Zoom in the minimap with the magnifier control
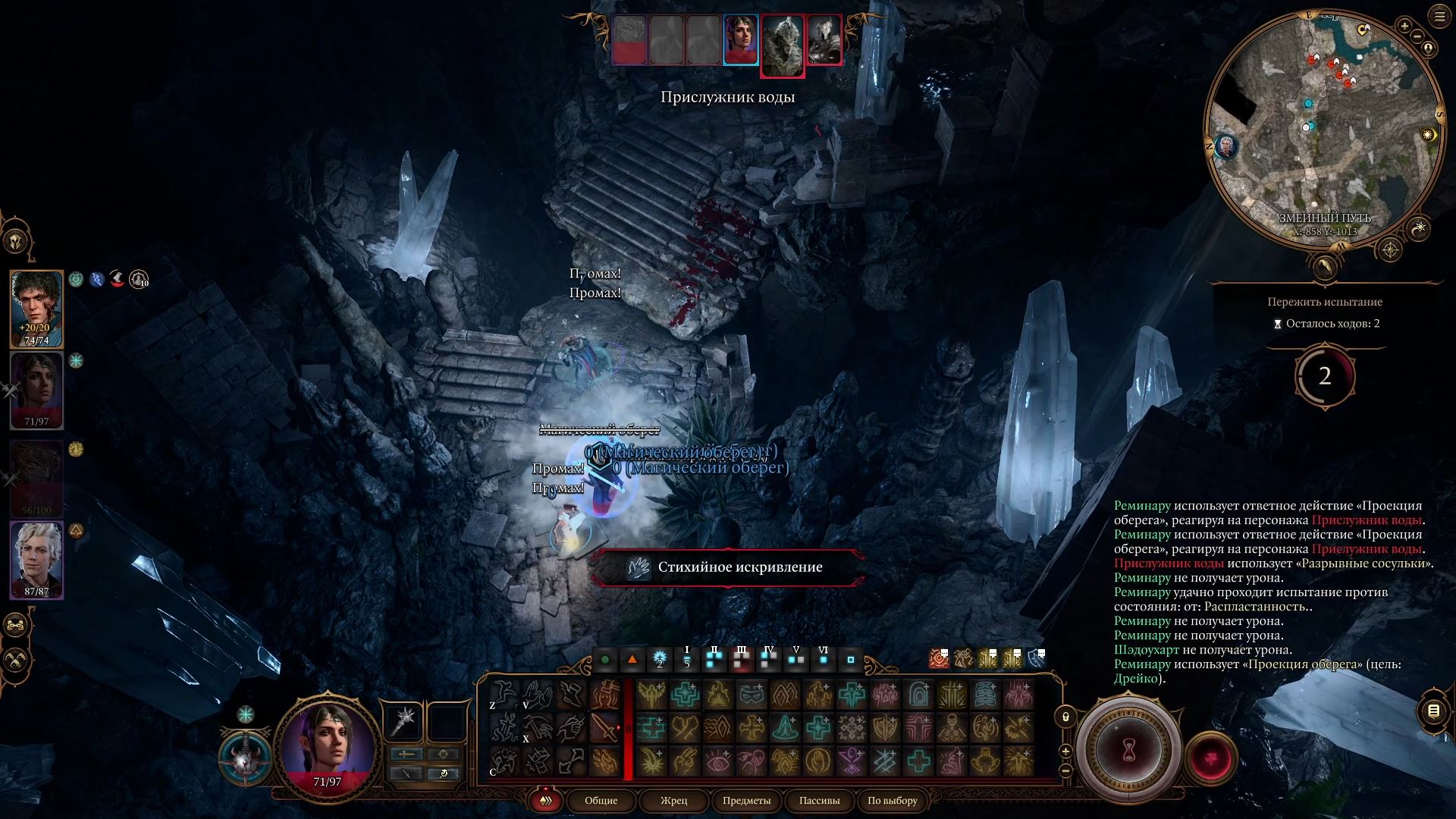 (1404, 26)
